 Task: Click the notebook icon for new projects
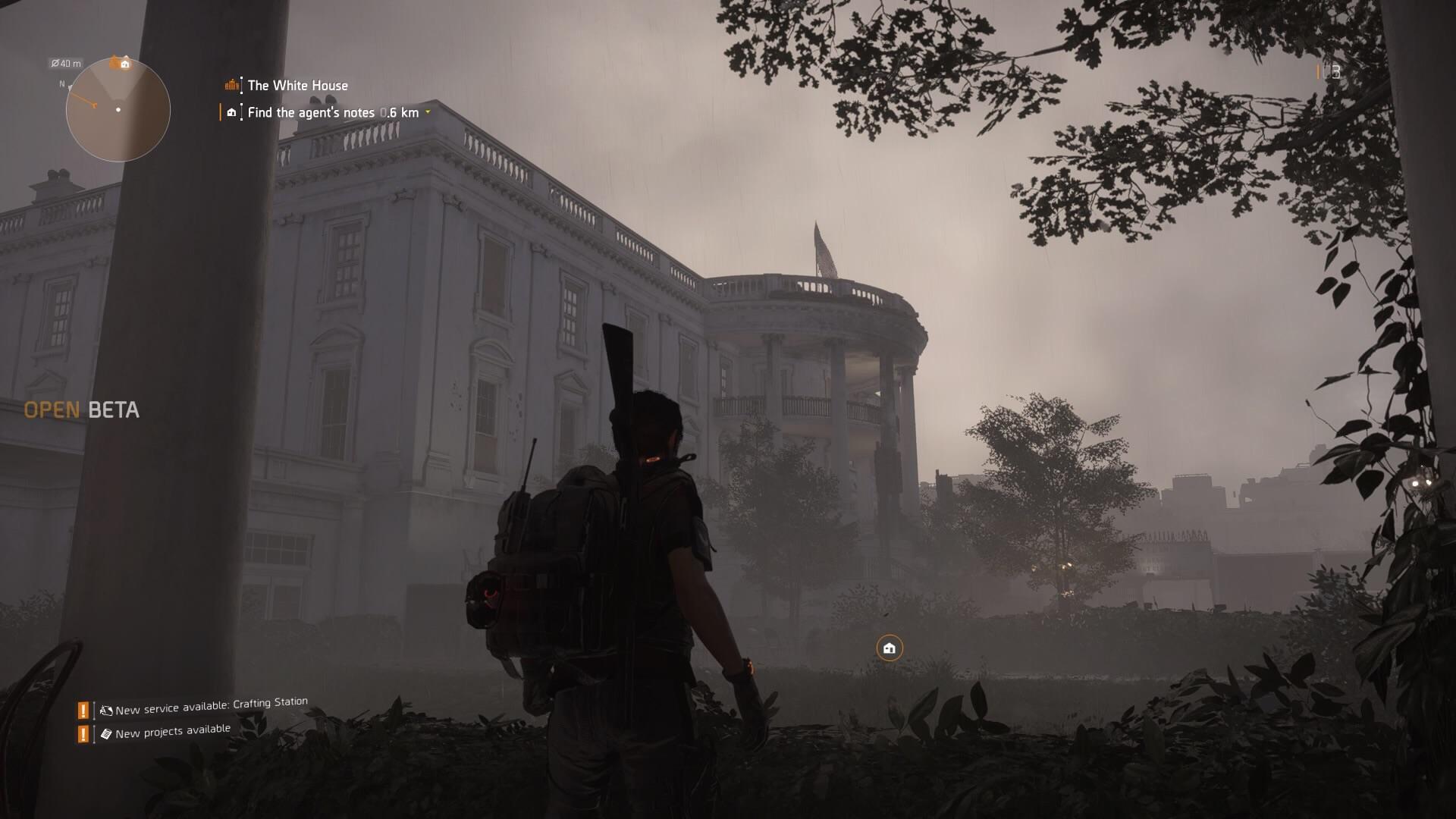106,732
